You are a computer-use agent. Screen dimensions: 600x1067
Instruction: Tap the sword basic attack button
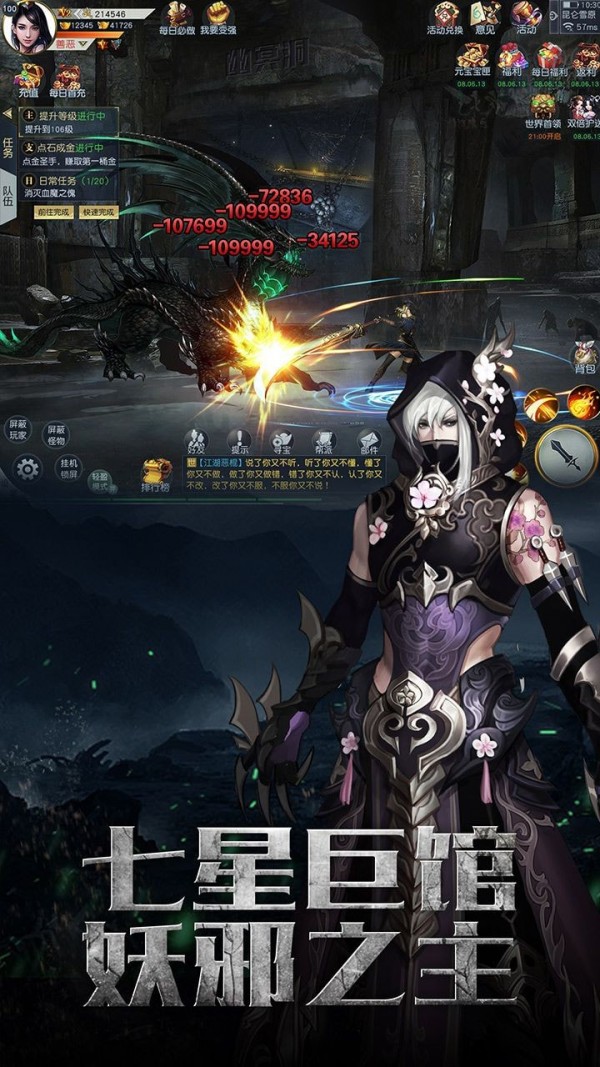point(565,455)
